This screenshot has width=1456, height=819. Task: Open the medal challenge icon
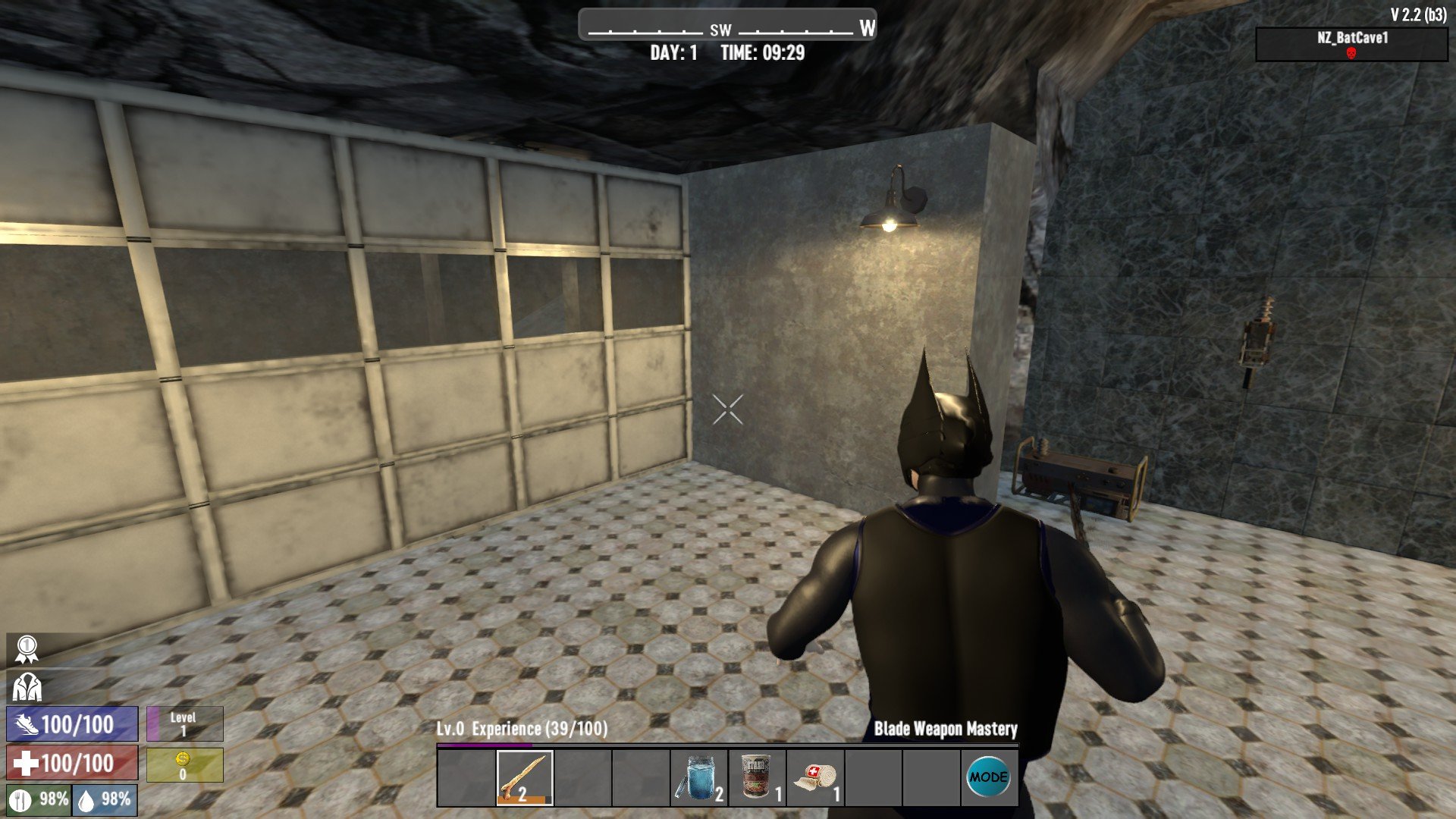(x=27, y=649)
